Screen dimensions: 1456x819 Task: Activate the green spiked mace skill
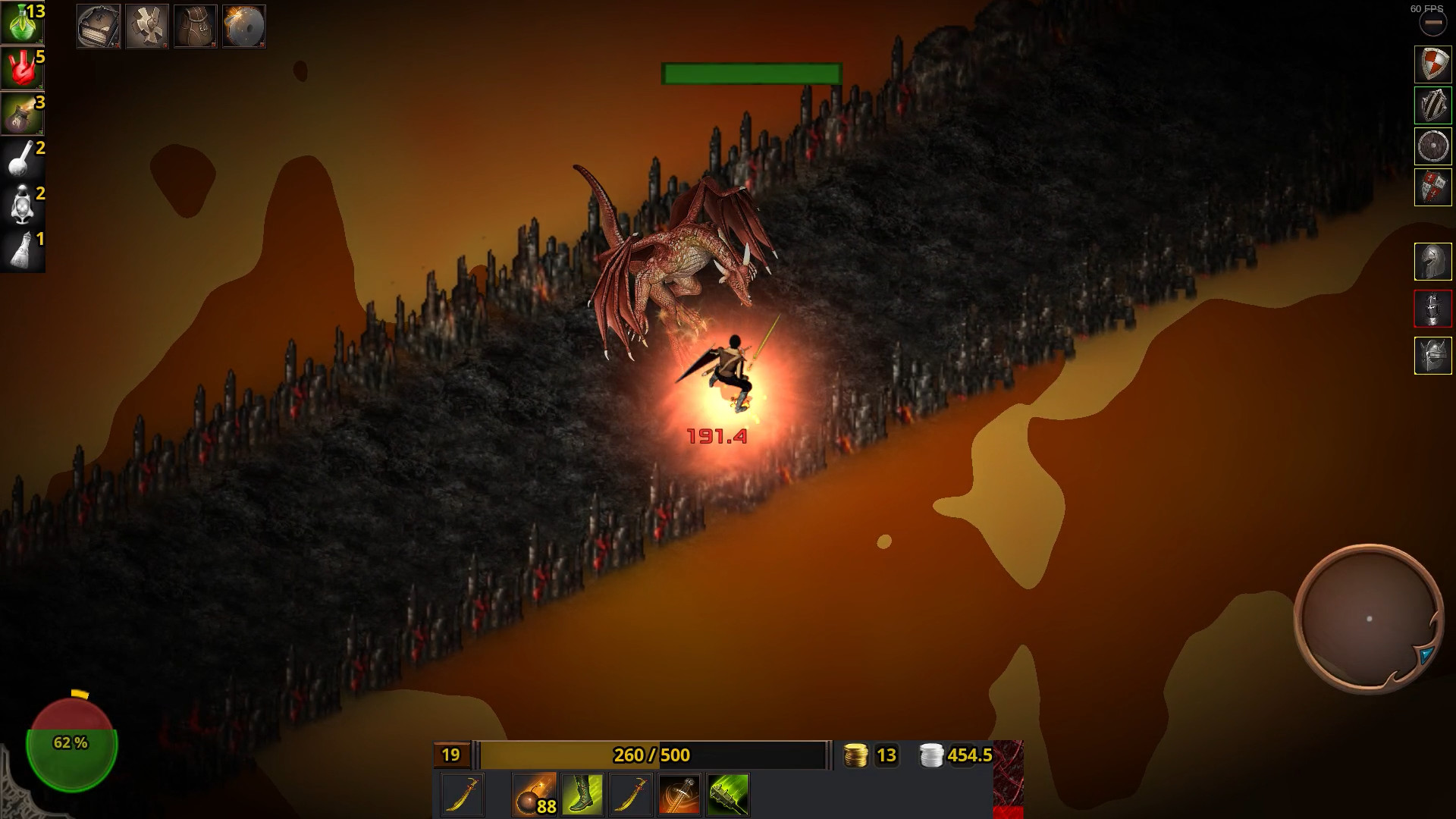pyautogui.click(x=728, y=794)
